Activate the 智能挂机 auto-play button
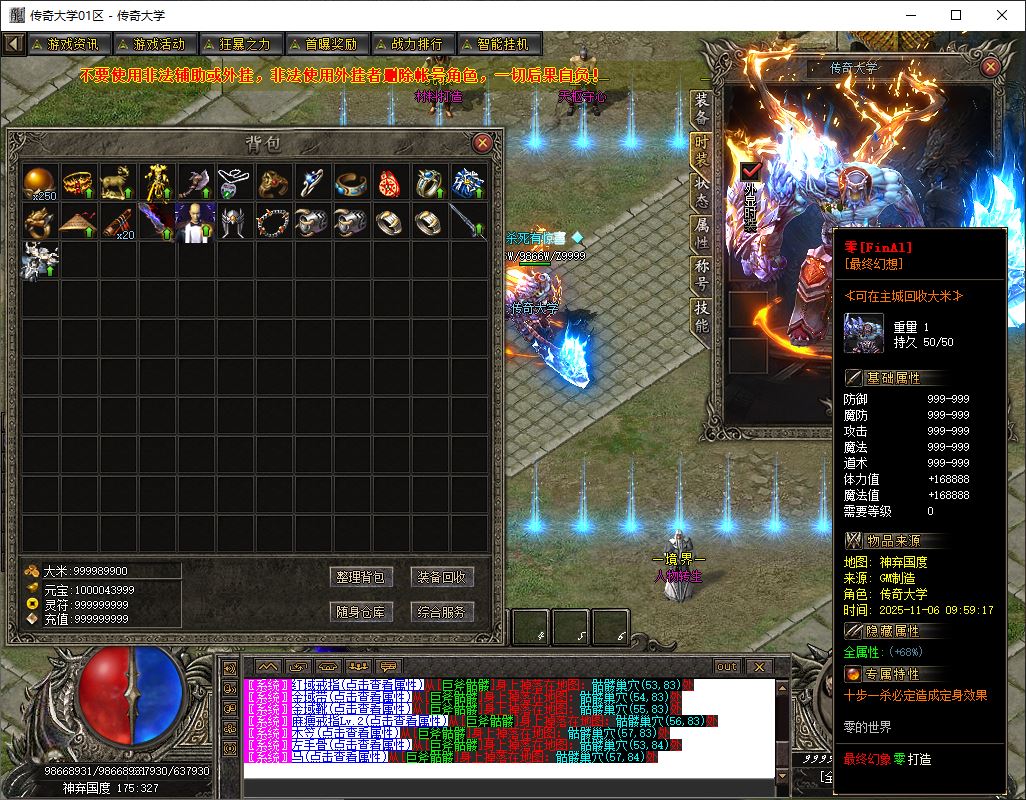 pyautogui.click(x=498, y=44)
